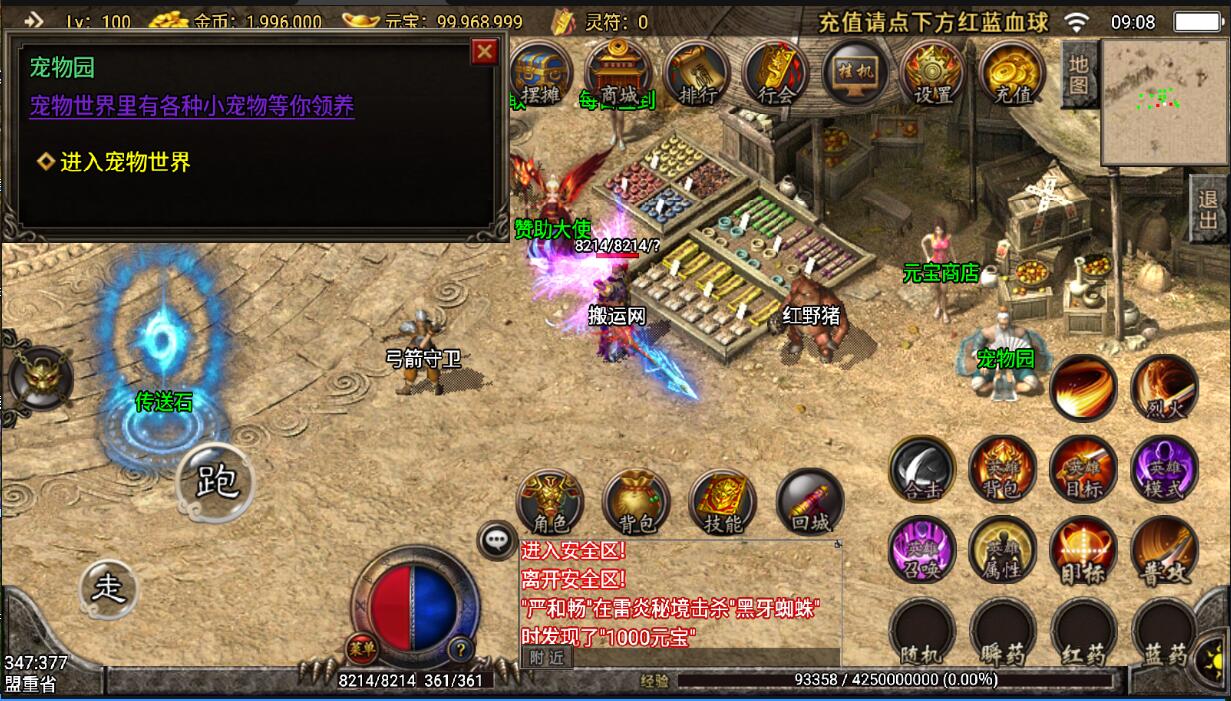Close the 宠物园 dialog panel
The height and width of the screenshot is (701, 1231).
click(485, 52)
